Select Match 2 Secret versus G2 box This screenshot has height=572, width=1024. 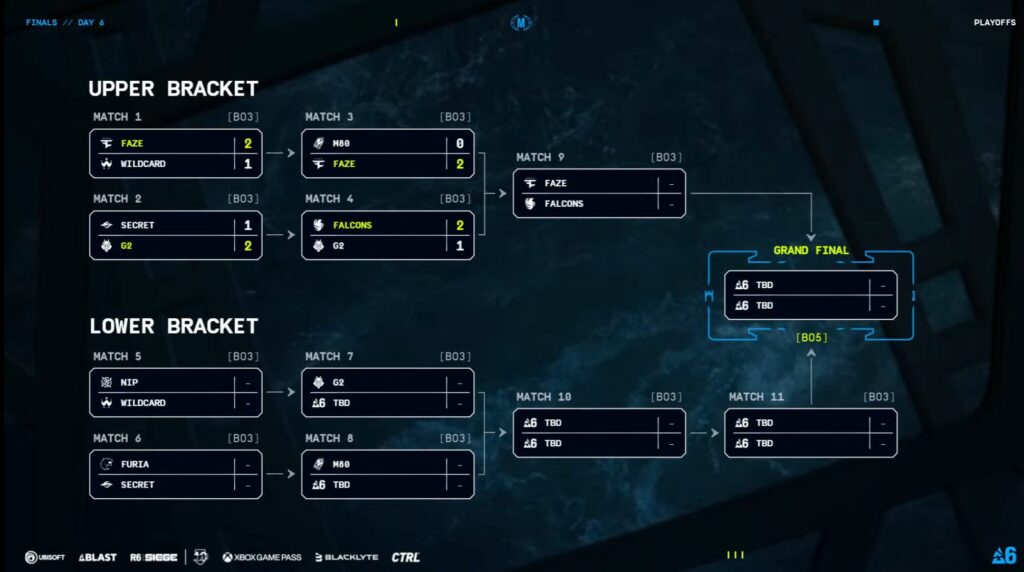coord(175,235)
